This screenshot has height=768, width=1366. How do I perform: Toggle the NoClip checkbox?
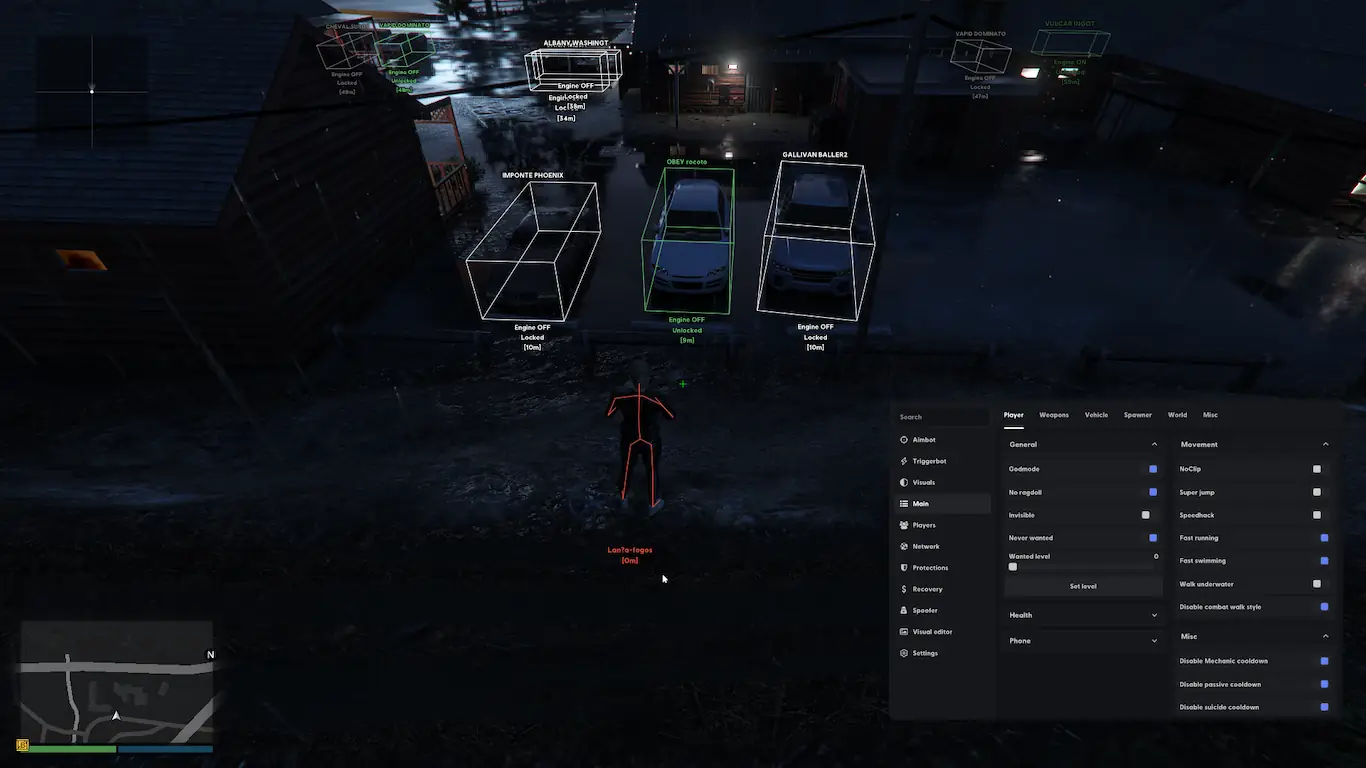(x=1317, y=469)
